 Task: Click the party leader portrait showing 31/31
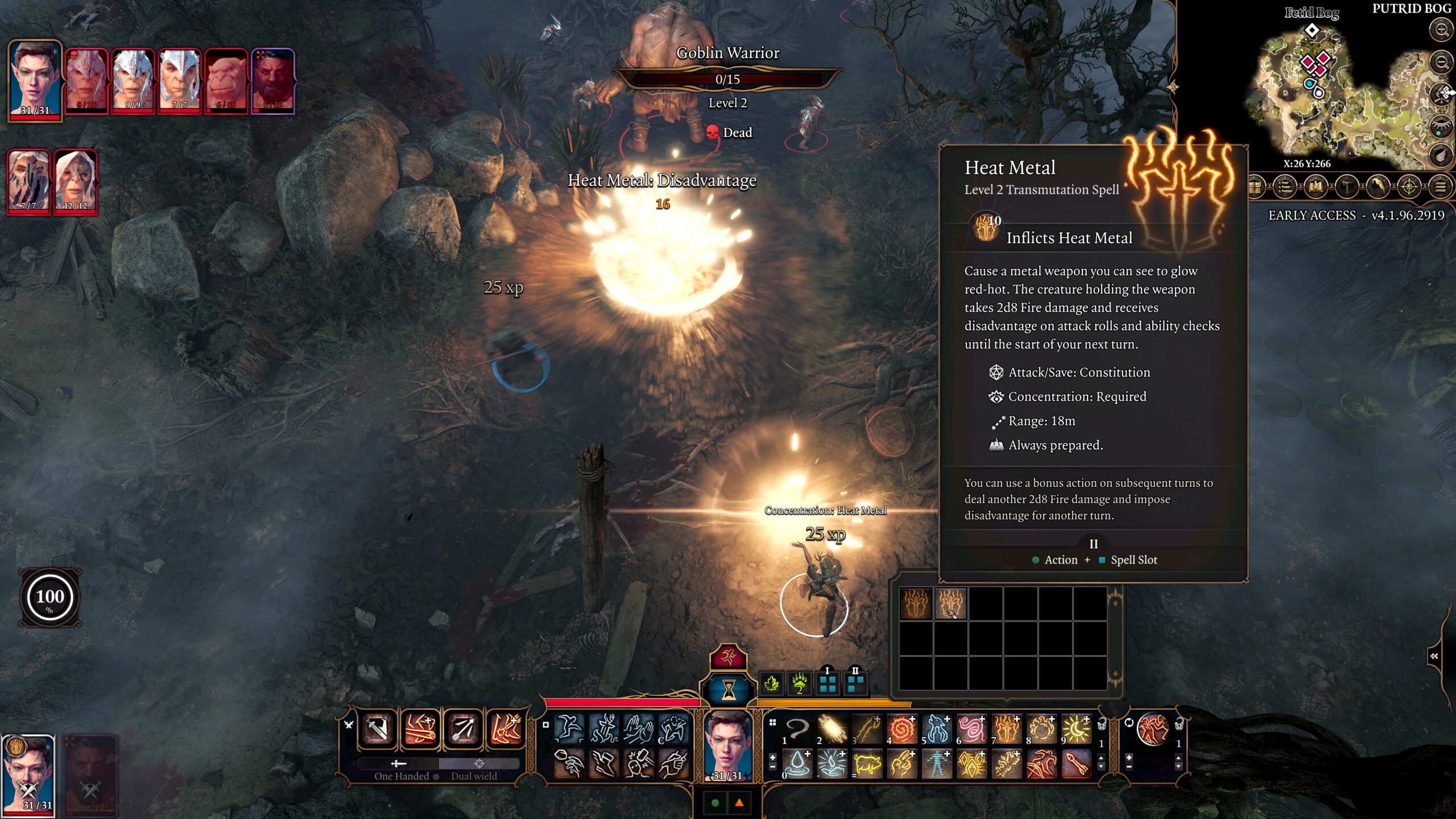(35, 78)
